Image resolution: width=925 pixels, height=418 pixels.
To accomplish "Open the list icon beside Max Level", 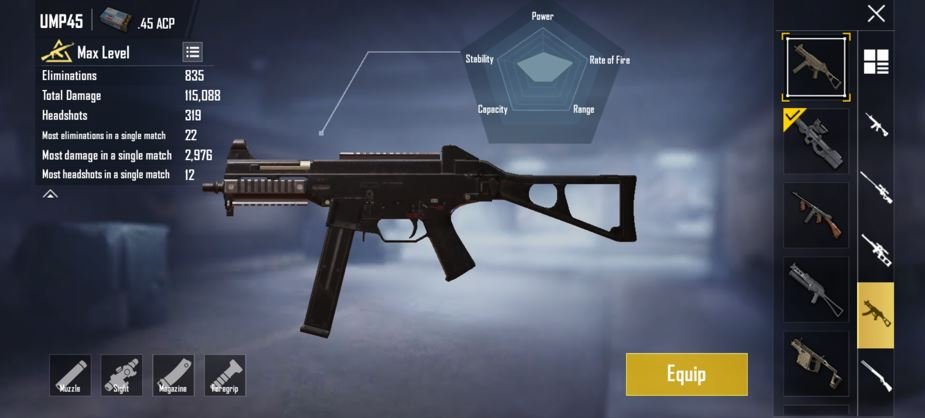I will 193,52.
